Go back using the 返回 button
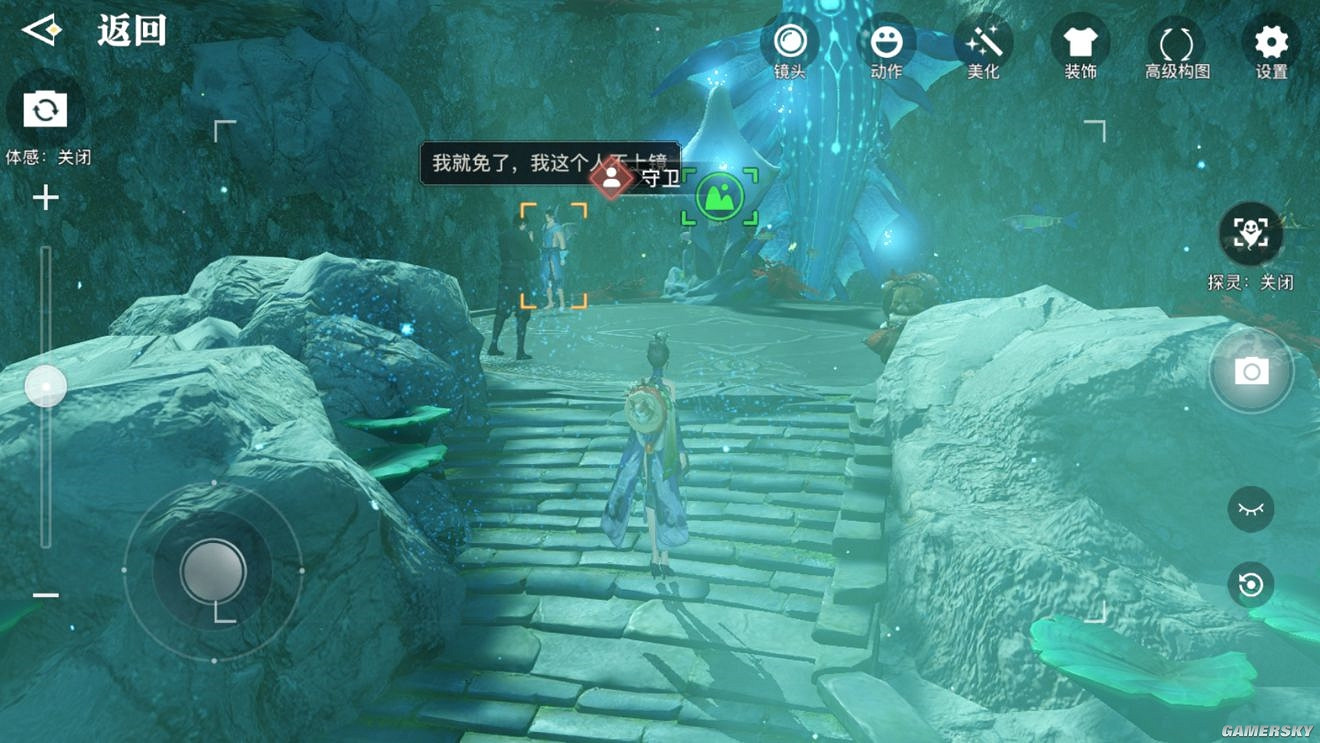 tap(95, 31)
